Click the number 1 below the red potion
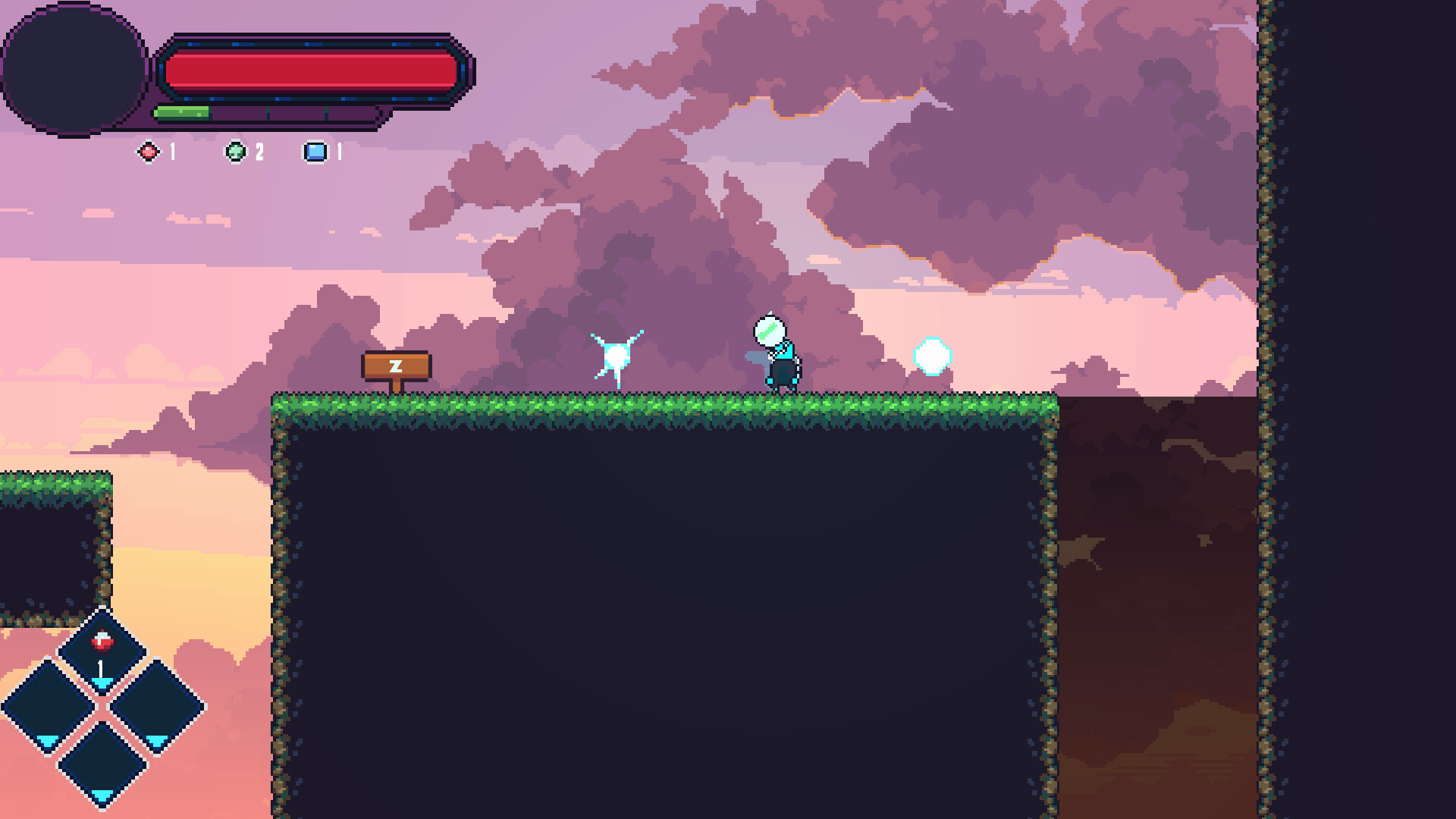 (100, 667)
